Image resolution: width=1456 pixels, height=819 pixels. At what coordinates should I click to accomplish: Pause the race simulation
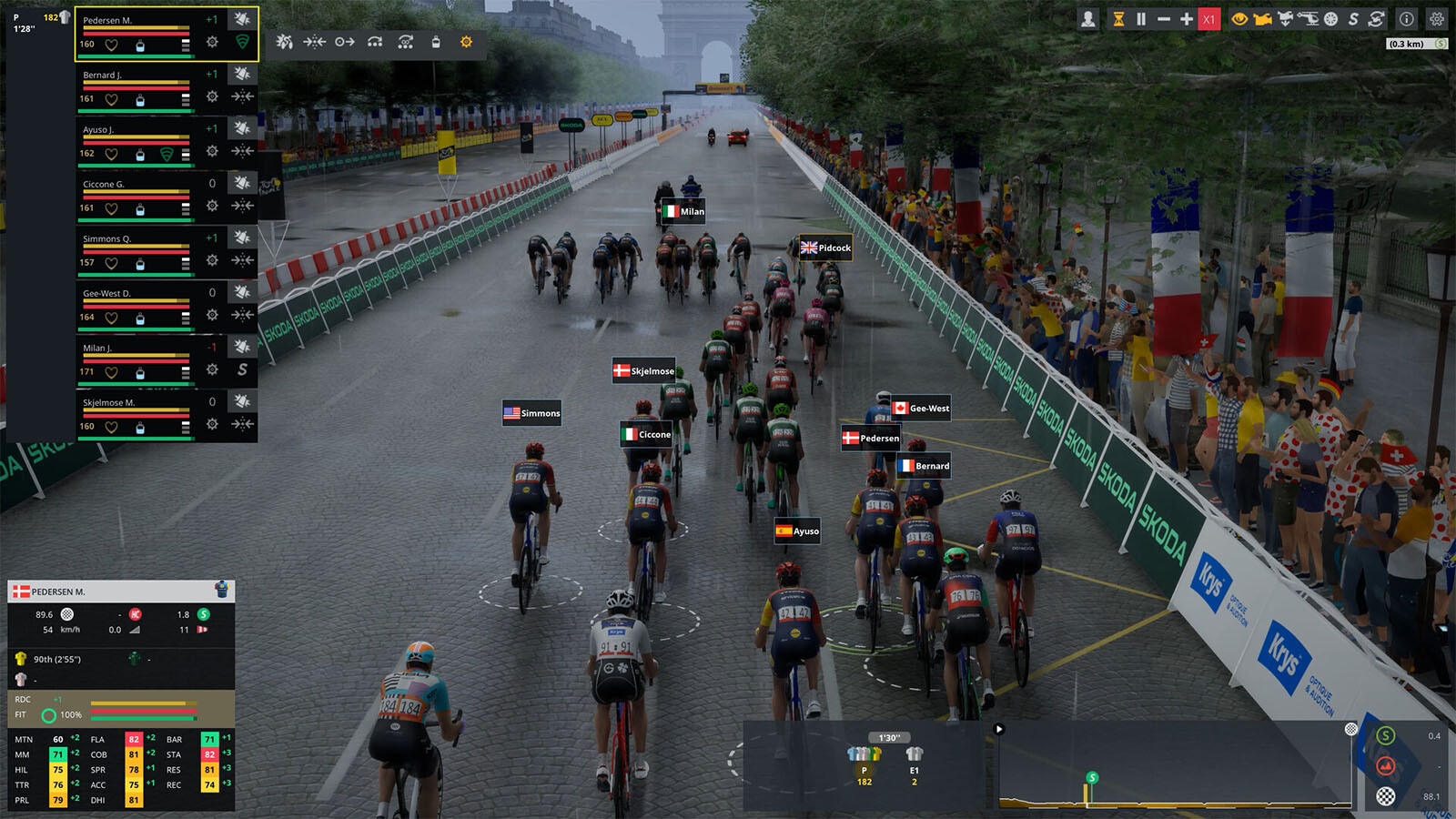click(1140, 19)
